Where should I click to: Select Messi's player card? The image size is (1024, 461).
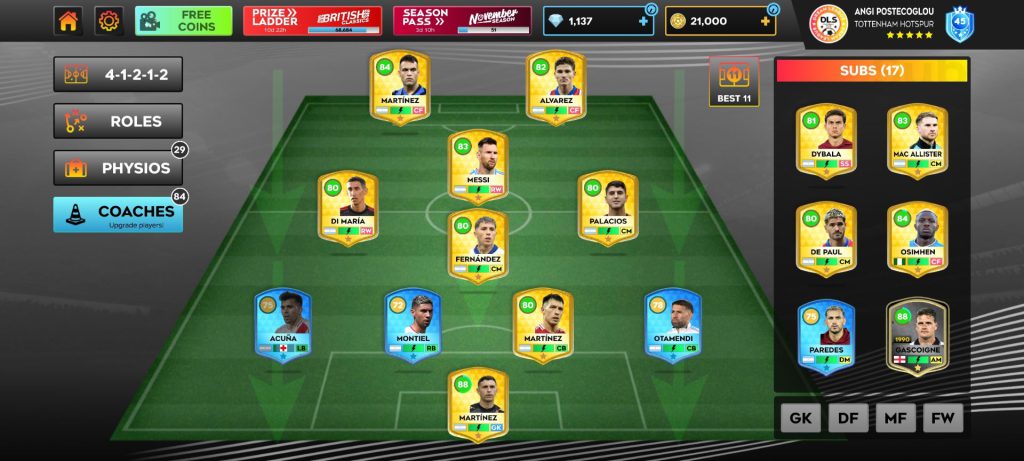point(476,164)
